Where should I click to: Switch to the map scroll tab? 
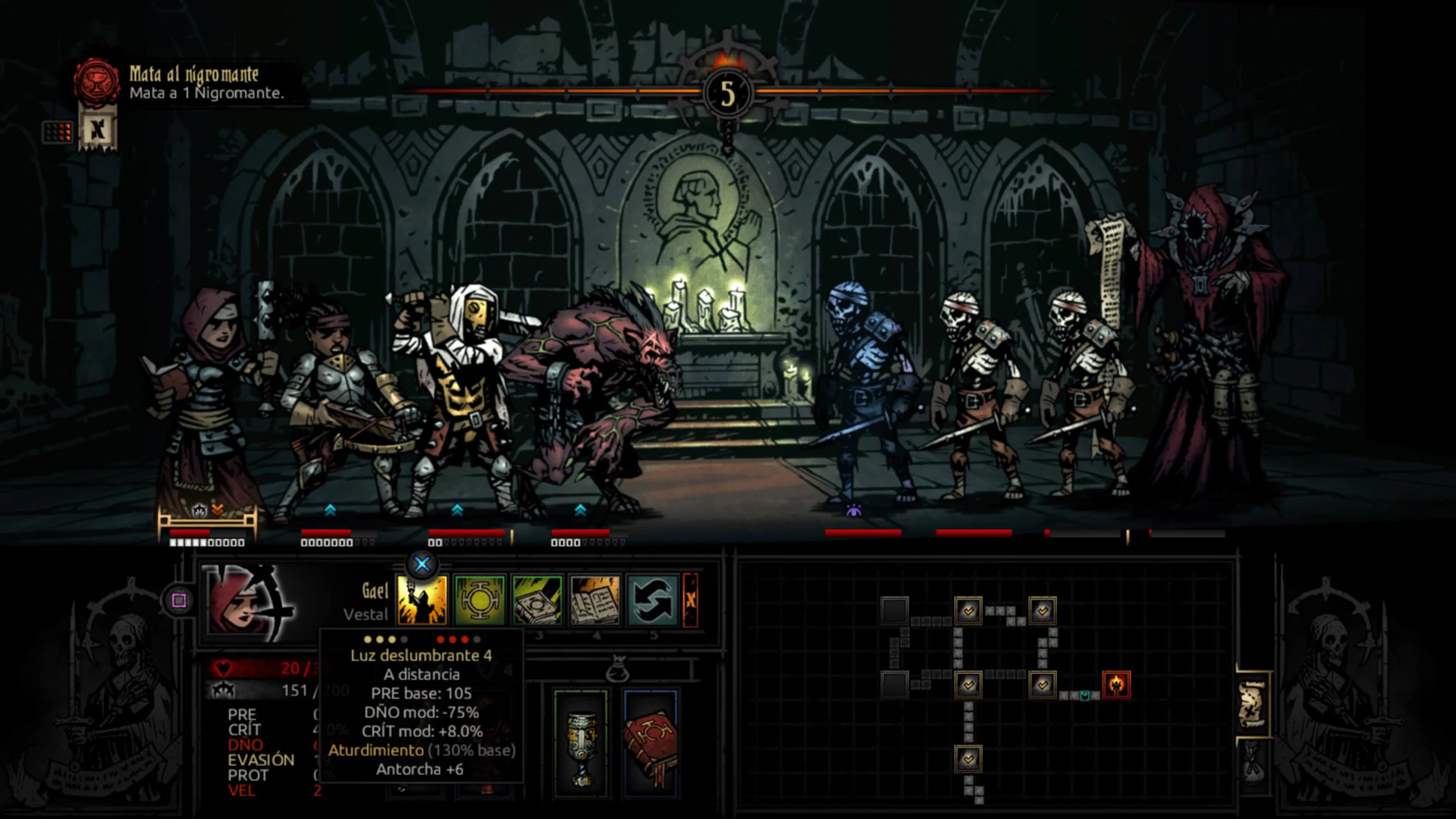[x=1252, y=704]
